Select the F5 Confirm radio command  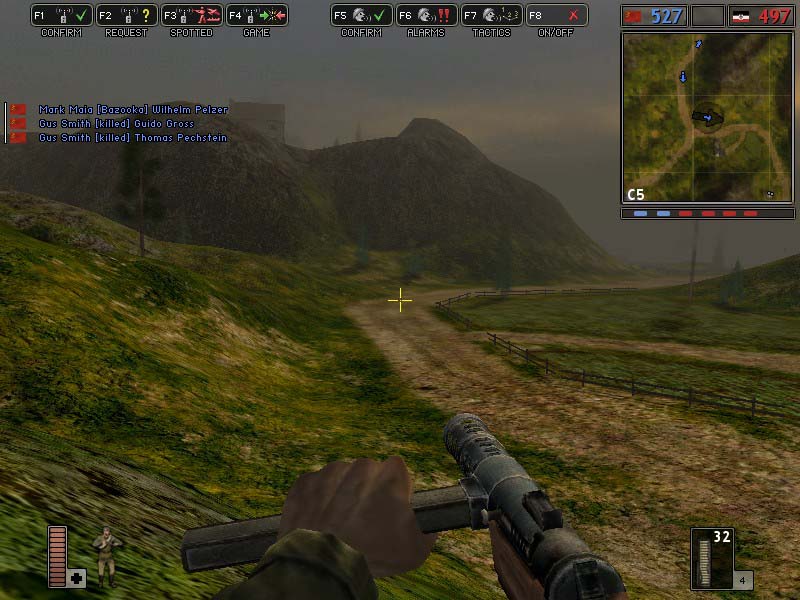coord(361,16)
